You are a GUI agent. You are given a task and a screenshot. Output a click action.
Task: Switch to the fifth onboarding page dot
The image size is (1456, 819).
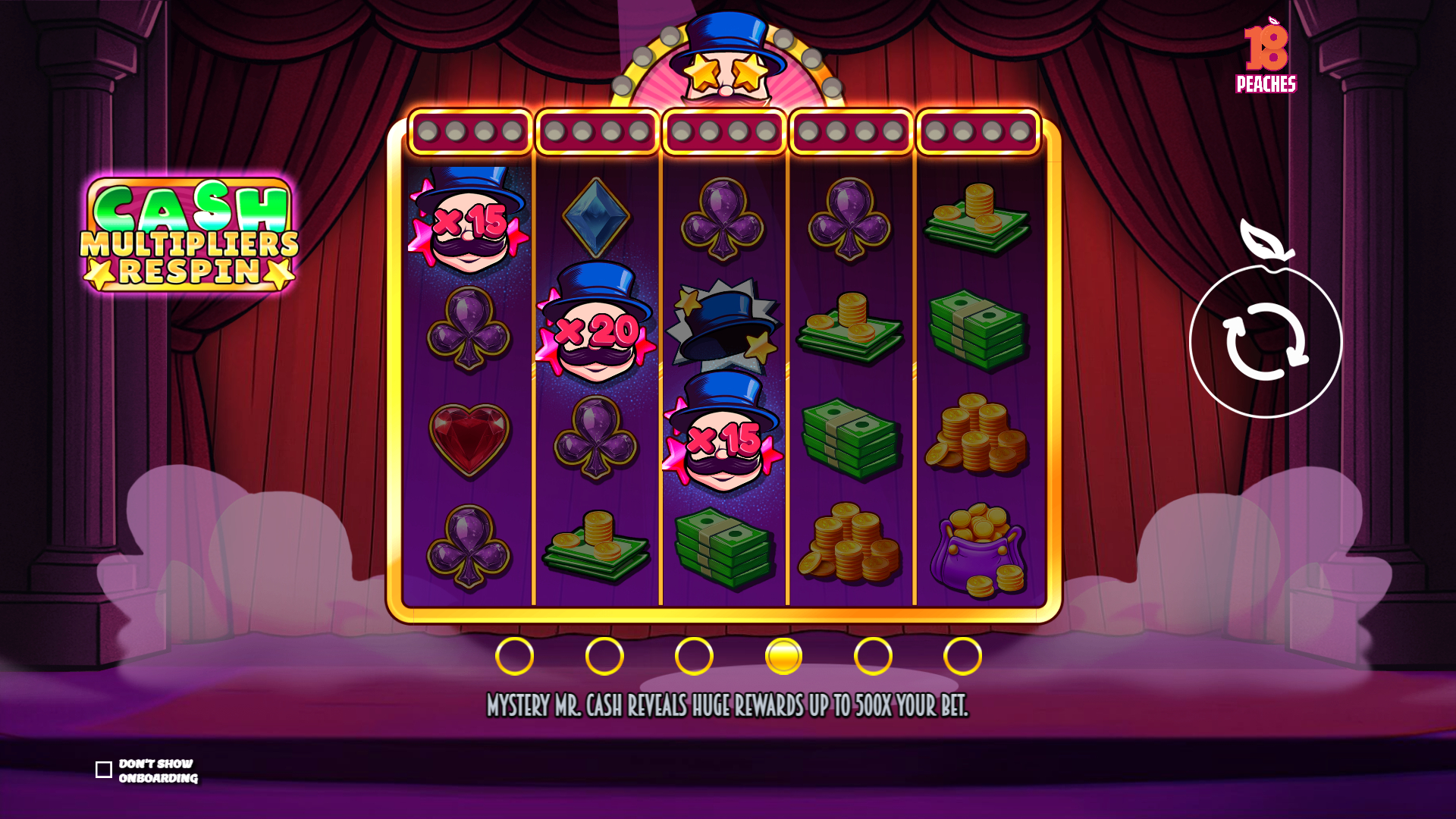click(873, 656)
